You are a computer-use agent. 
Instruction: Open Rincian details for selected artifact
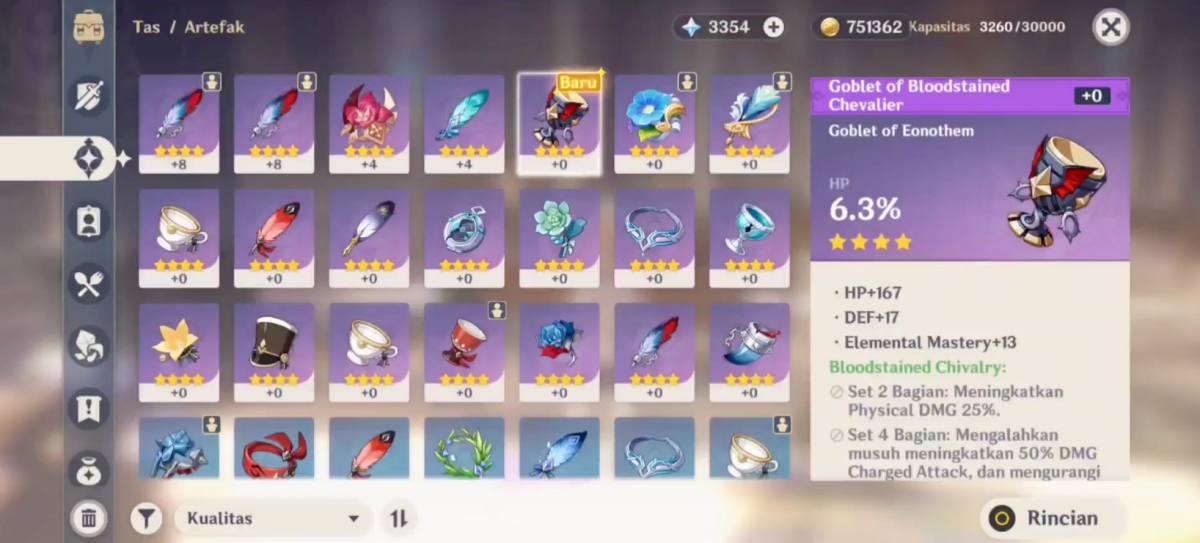pyautogui.click(x=1054, y=518)
